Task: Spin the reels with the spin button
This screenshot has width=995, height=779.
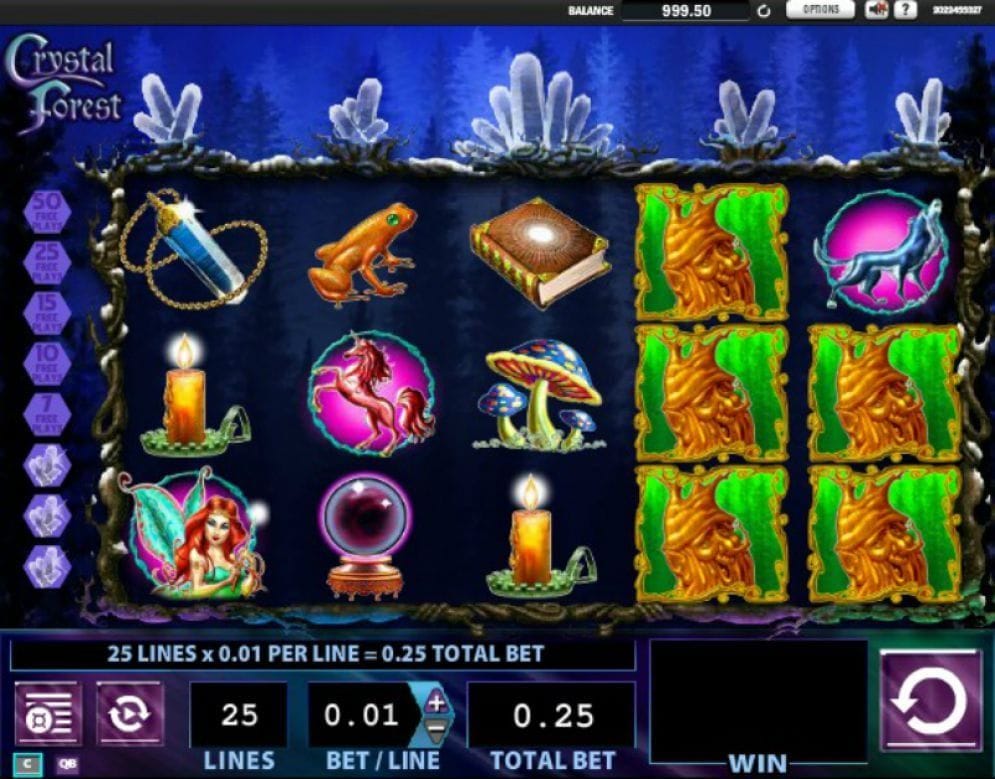Action: coord(930,700)
